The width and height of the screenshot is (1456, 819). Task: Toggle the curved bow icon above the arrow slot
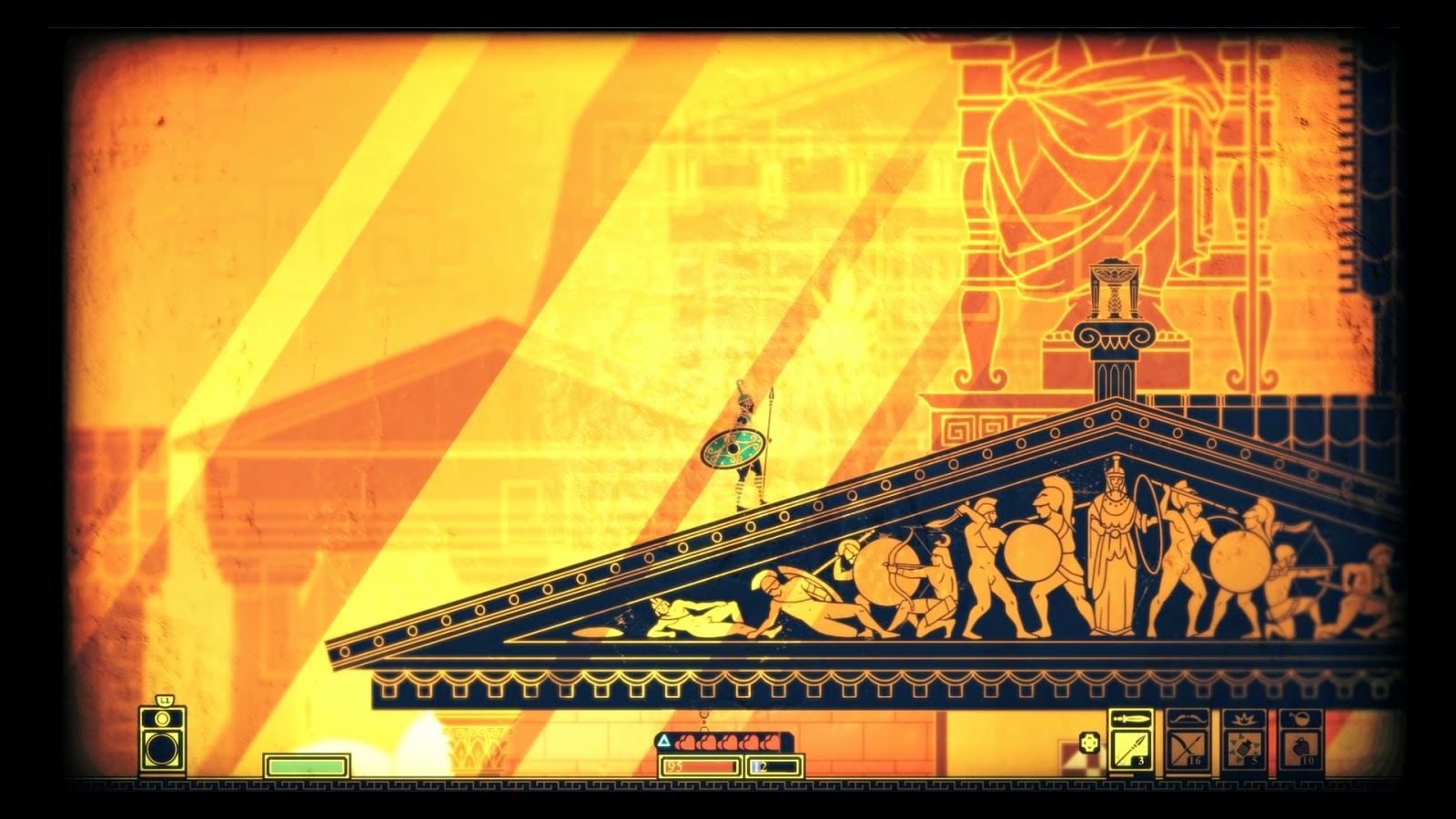pyautogui.click(x=1187, y=720)
